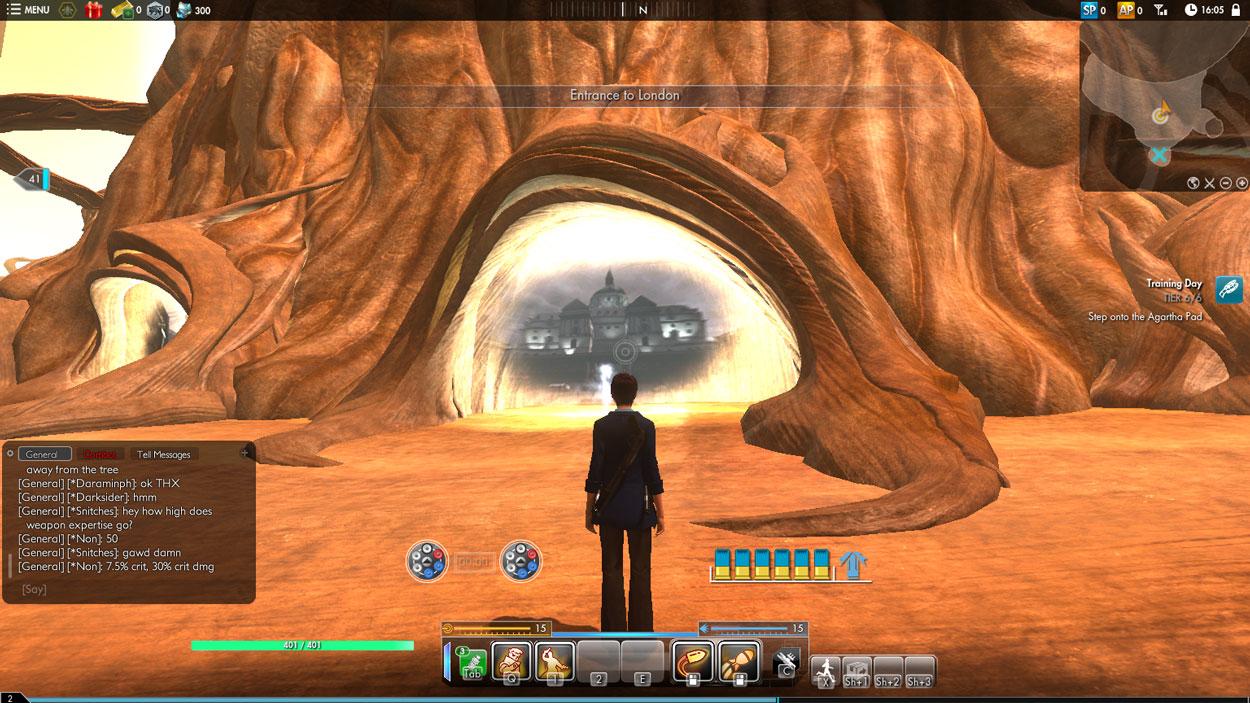Click the red gift box icon
Screen dimensions: 1250x703
pos(93,10)
